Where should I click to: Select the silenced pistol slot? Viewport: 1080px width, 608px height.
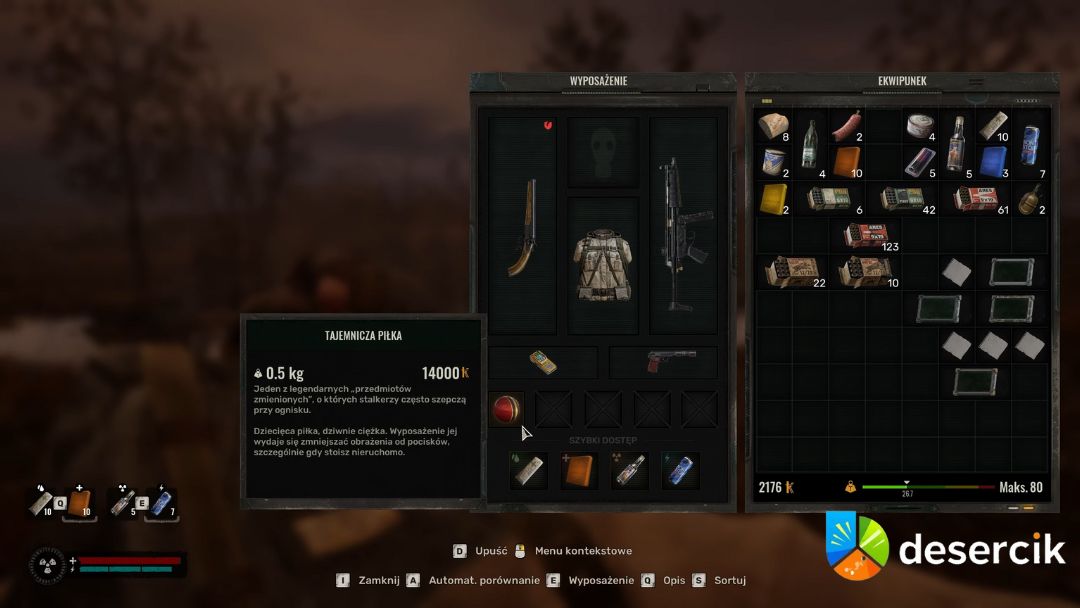(x=663, y=362)
